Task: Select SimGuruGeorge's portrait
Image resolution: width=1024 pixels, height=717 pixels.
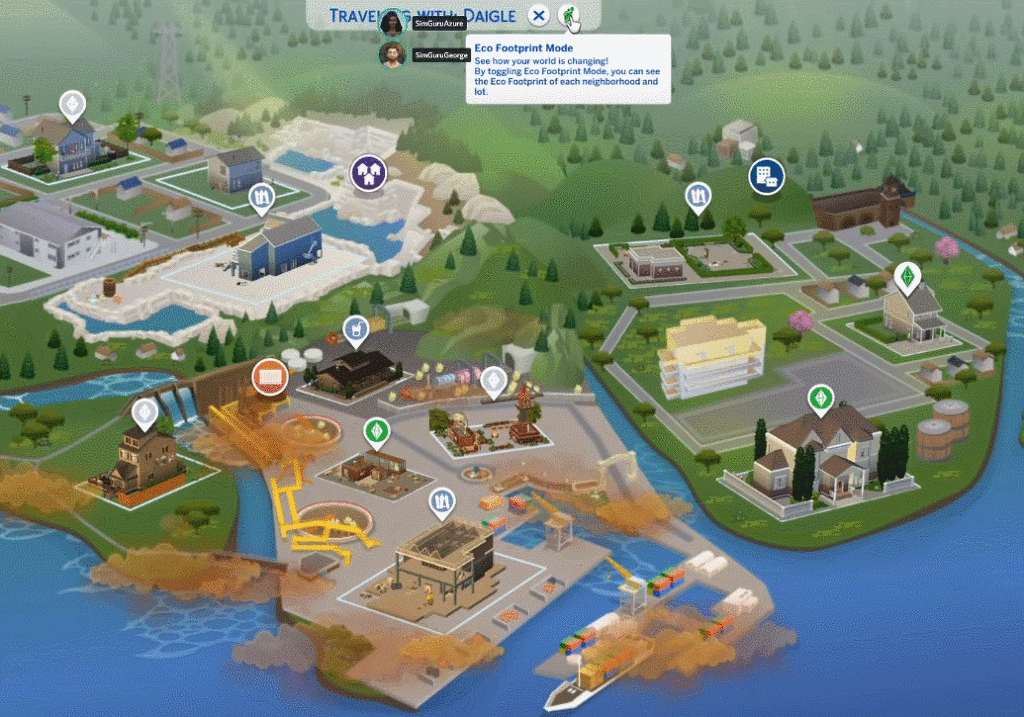Action: (x=392, y=54)
